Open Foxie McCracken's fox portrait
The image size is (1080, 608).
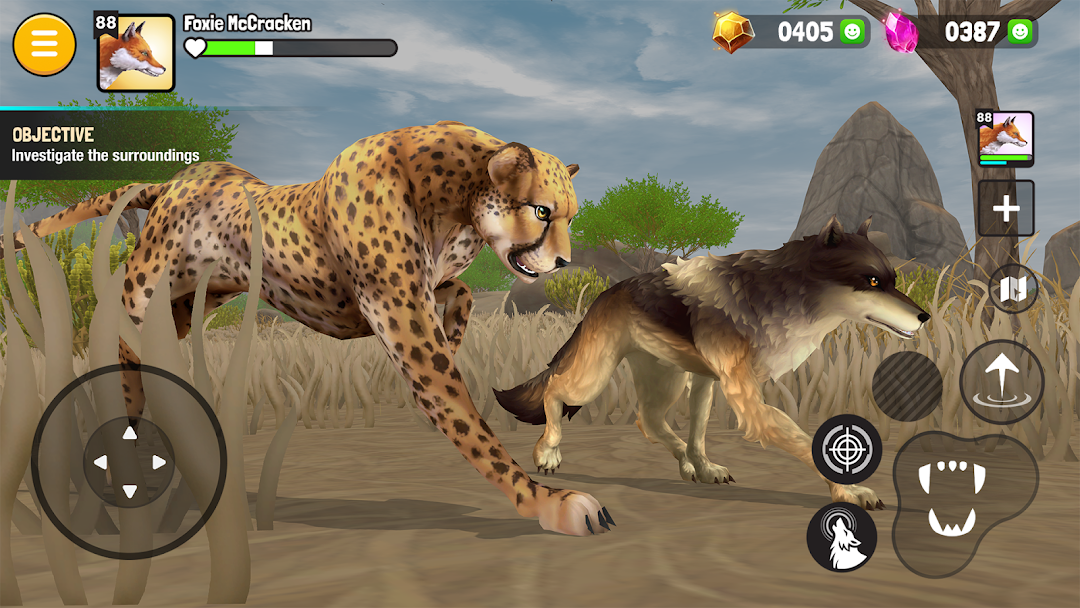135,53
